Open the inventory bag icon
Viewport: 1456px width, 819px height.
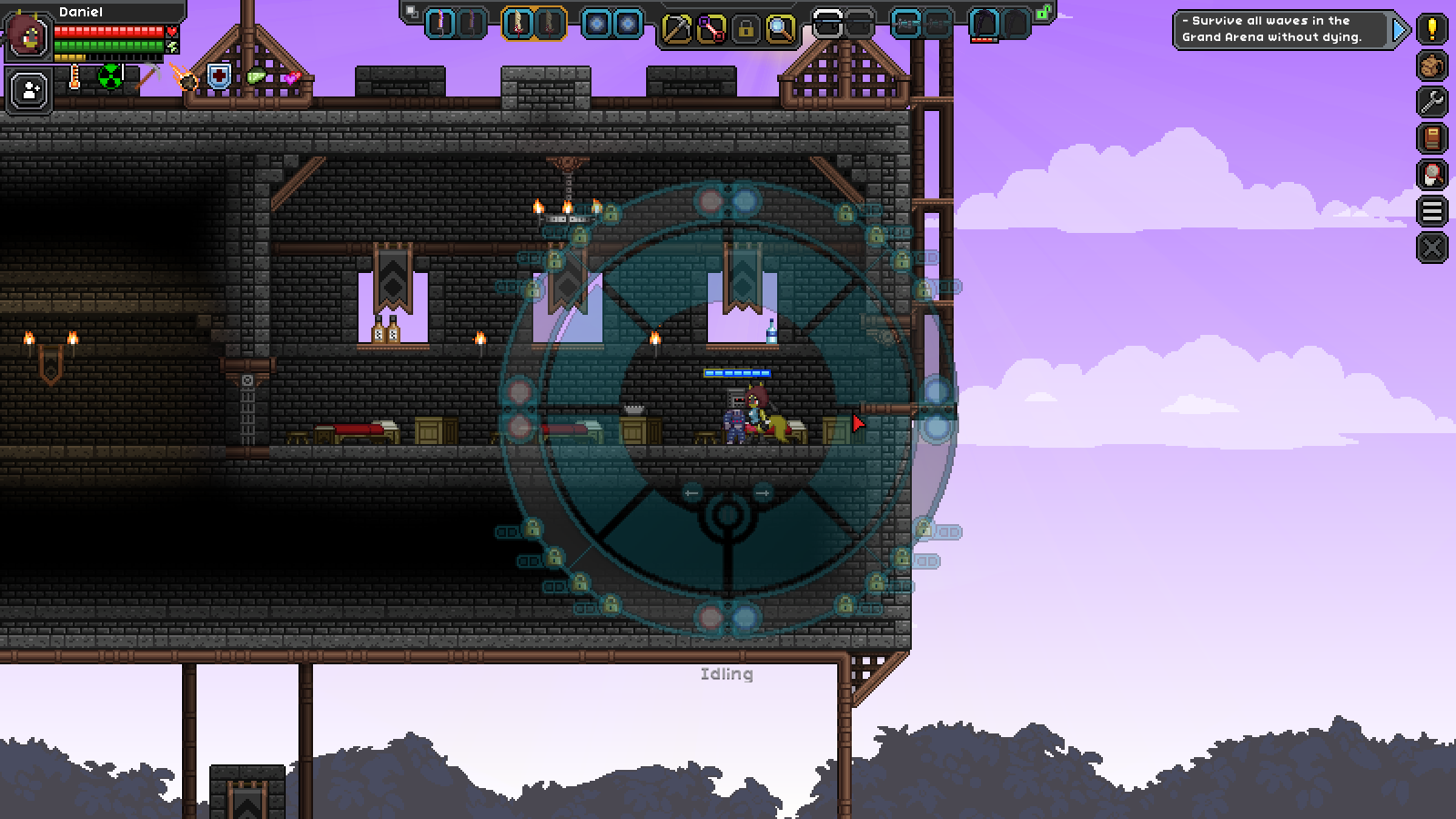1431,66
